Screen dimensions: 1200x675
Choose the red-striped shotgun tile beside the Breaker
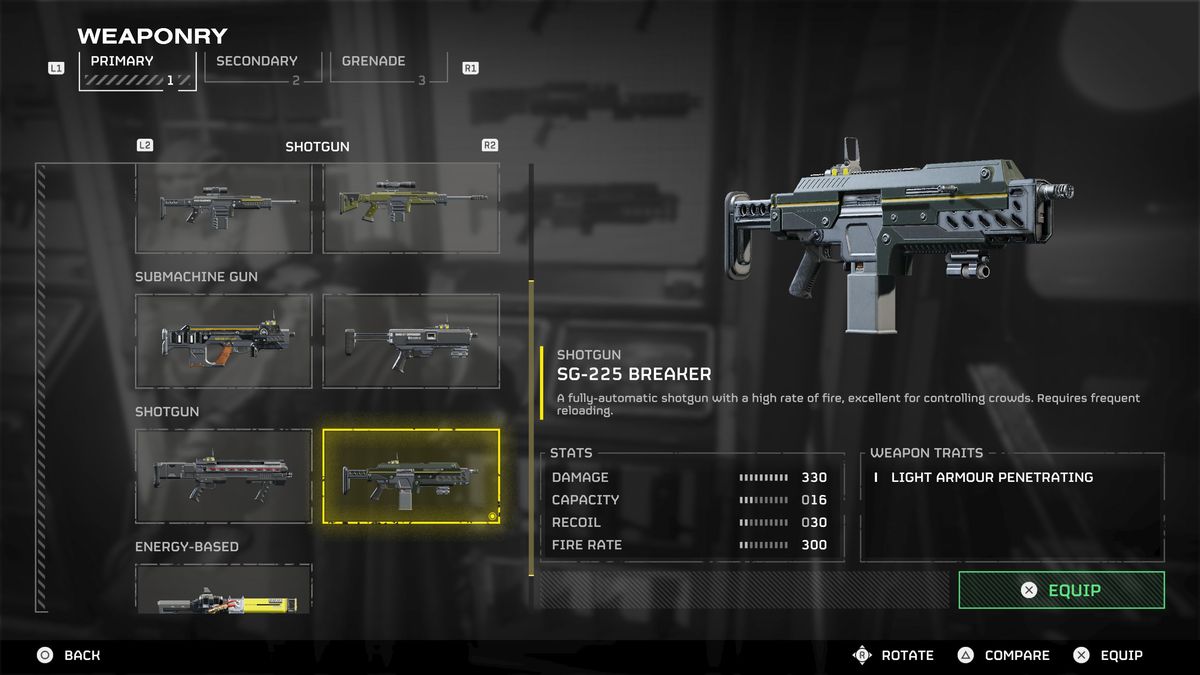(x=224, y=476)
